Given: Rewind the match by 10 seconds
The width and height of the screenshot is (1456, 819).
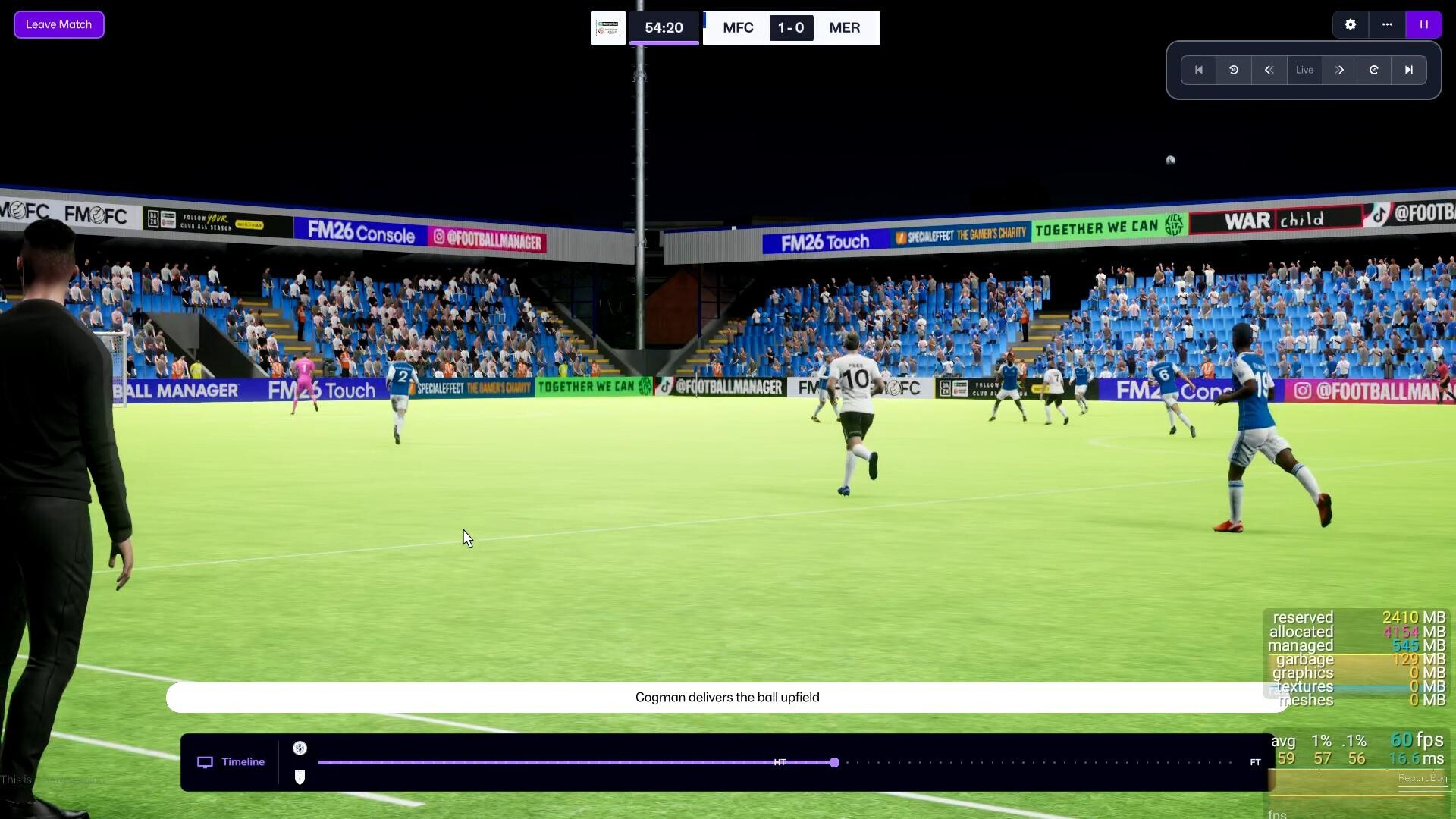Looking at the screenshot, I should [x=1234, y=70].
